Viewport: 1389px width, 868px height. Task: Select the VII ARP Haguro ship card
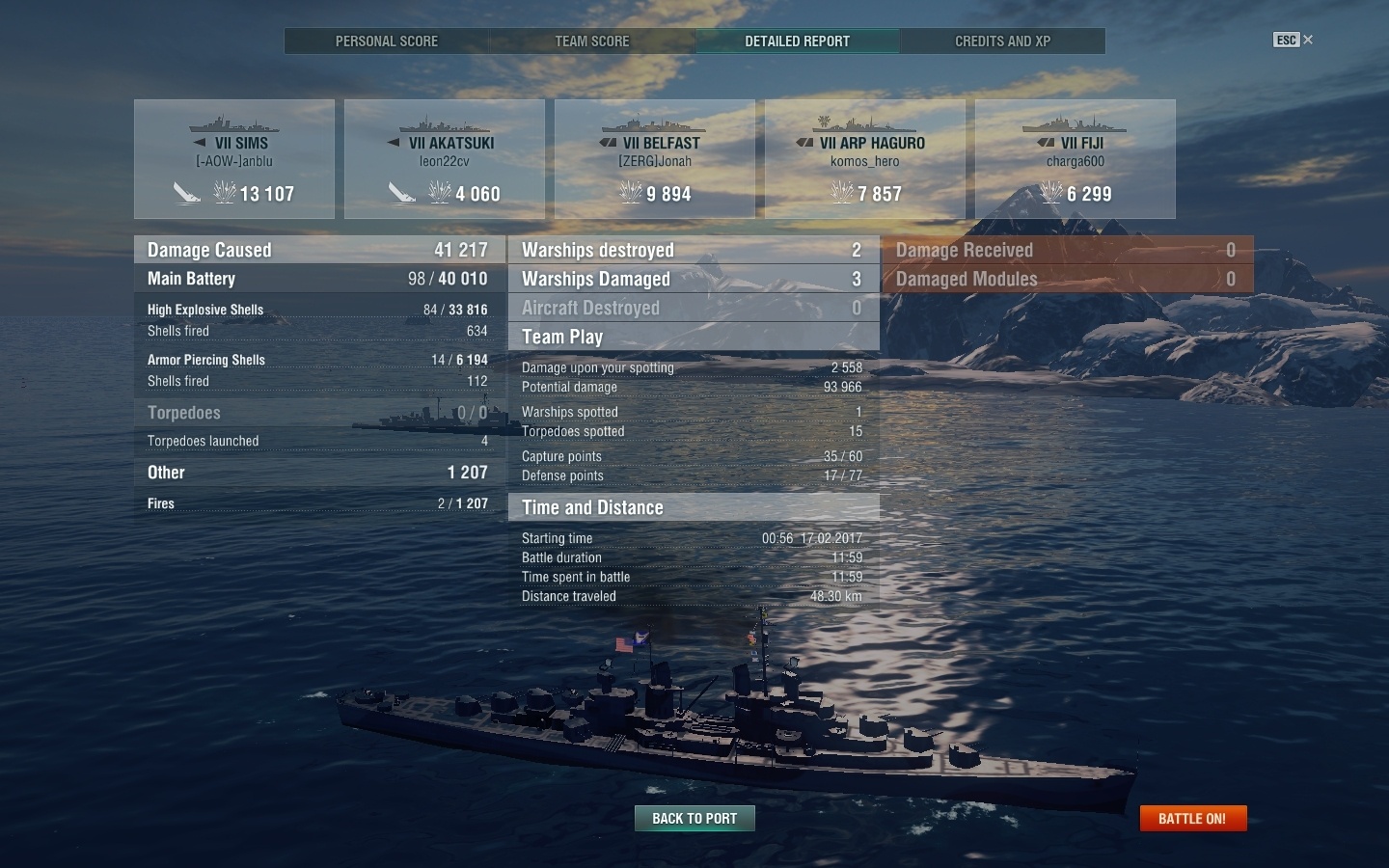tap(865, 159)
